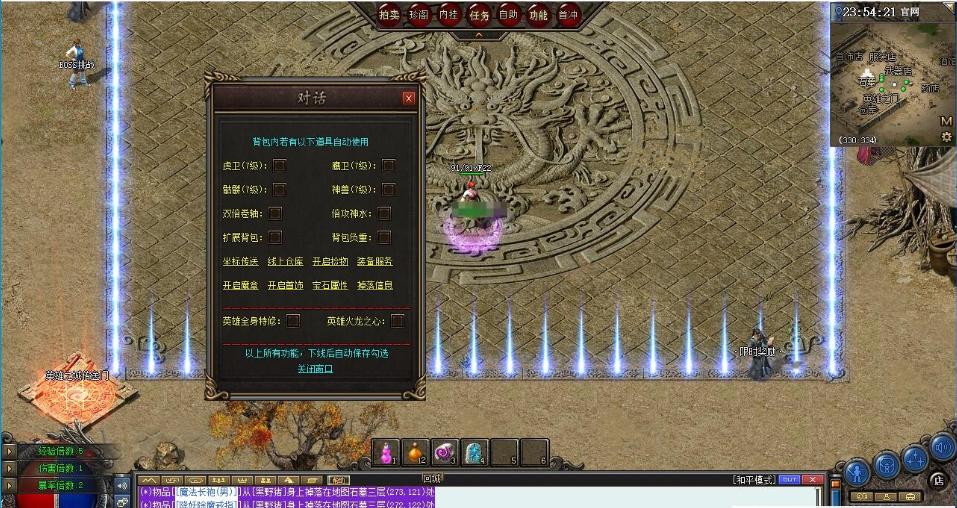
Task: Click the 关闭窗口 link
Action: (x=315, y=368)
